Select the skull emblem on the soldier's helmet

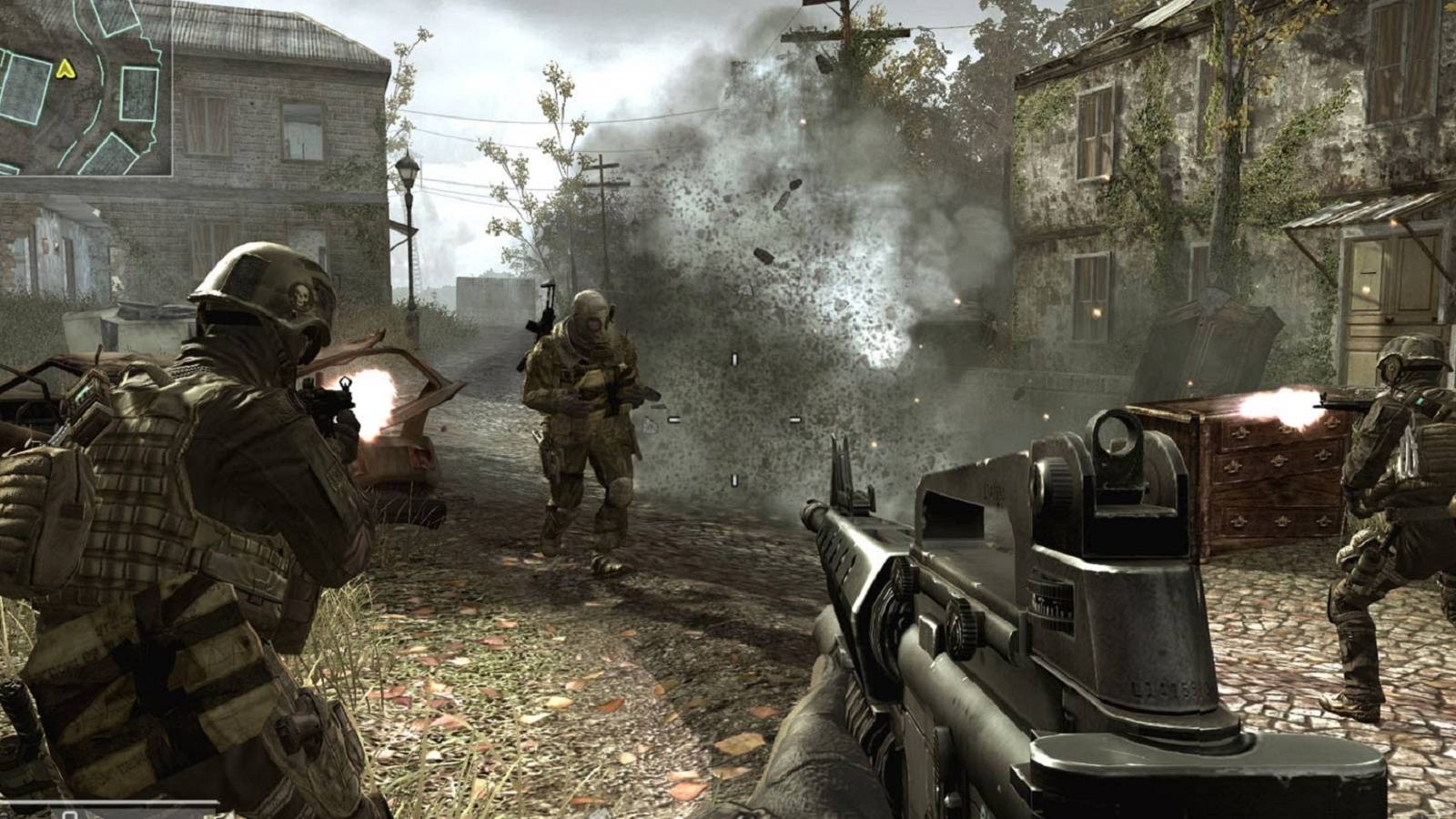[x=302, y=296]
